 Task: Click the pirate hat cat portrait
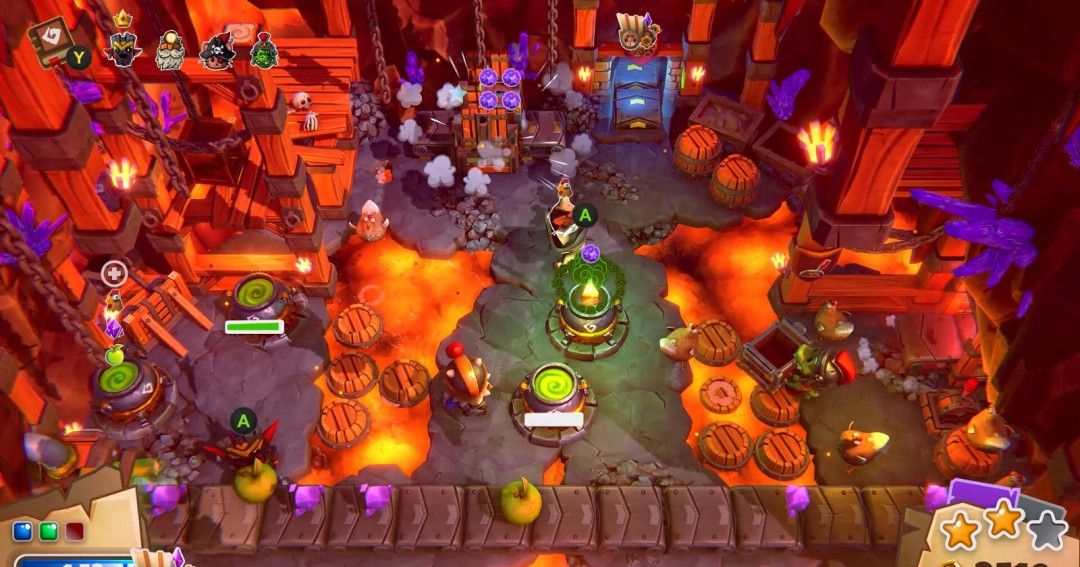217,48
